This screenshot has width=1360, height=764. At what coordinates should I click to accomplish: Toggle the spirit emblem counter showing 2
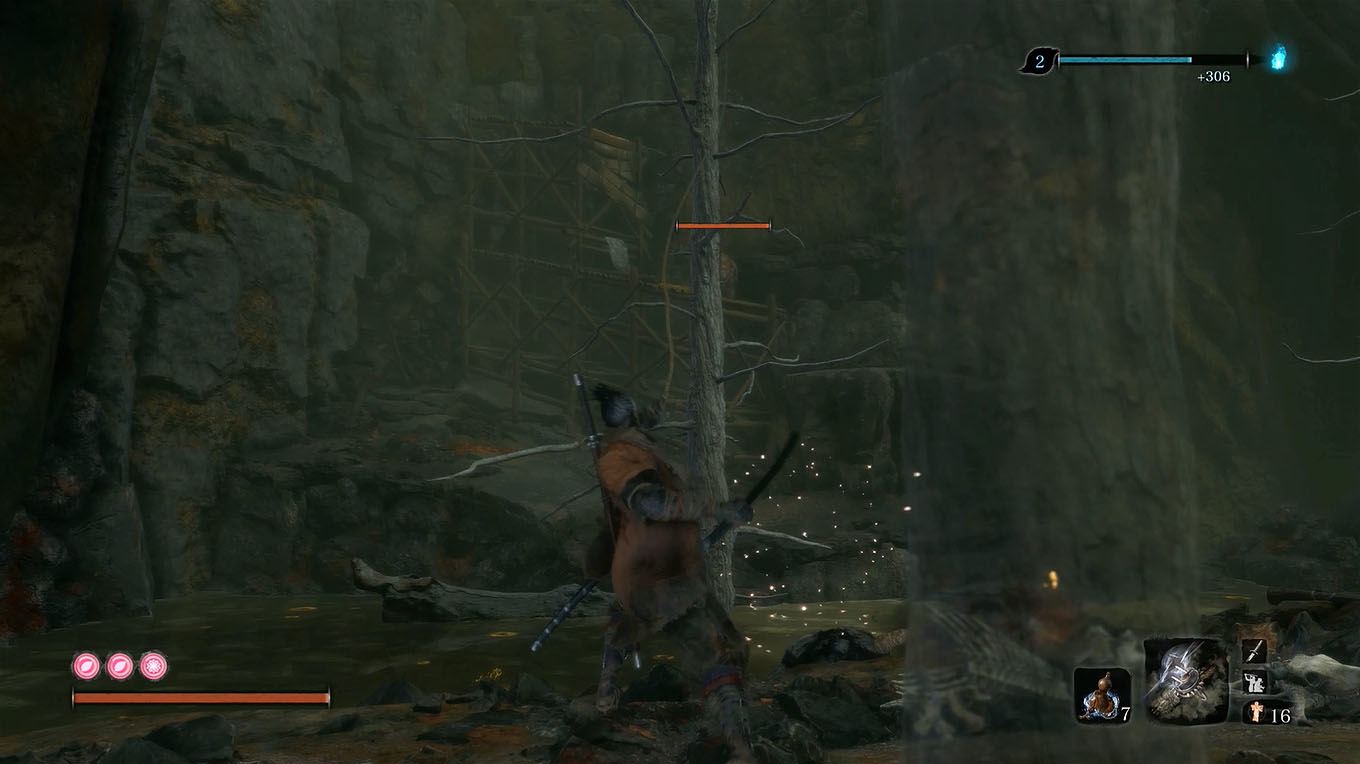1040,58
